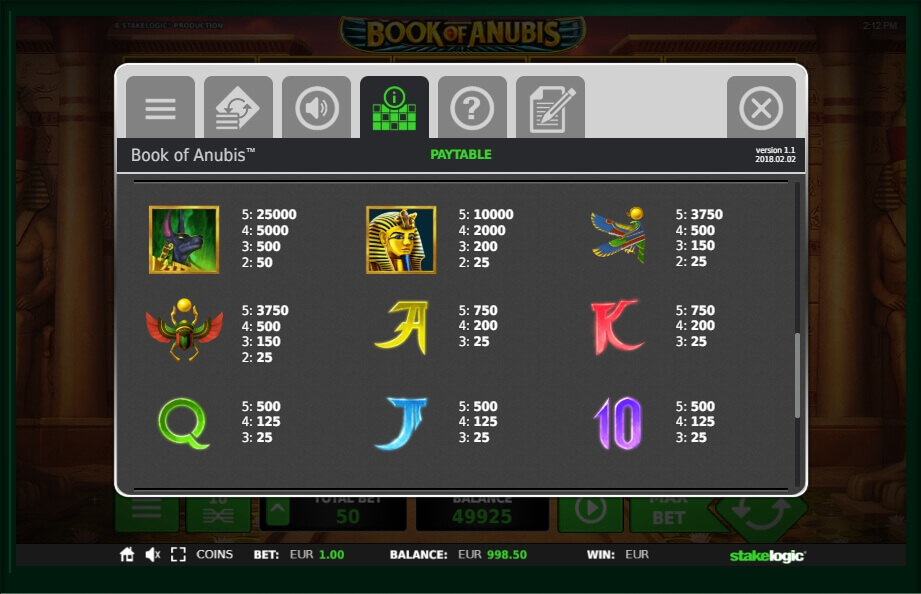The height and width of the screenshot is (594, 921).
Task: Switch to the bet settings tab
Action: pyautogui.click(x=238, y=108)
